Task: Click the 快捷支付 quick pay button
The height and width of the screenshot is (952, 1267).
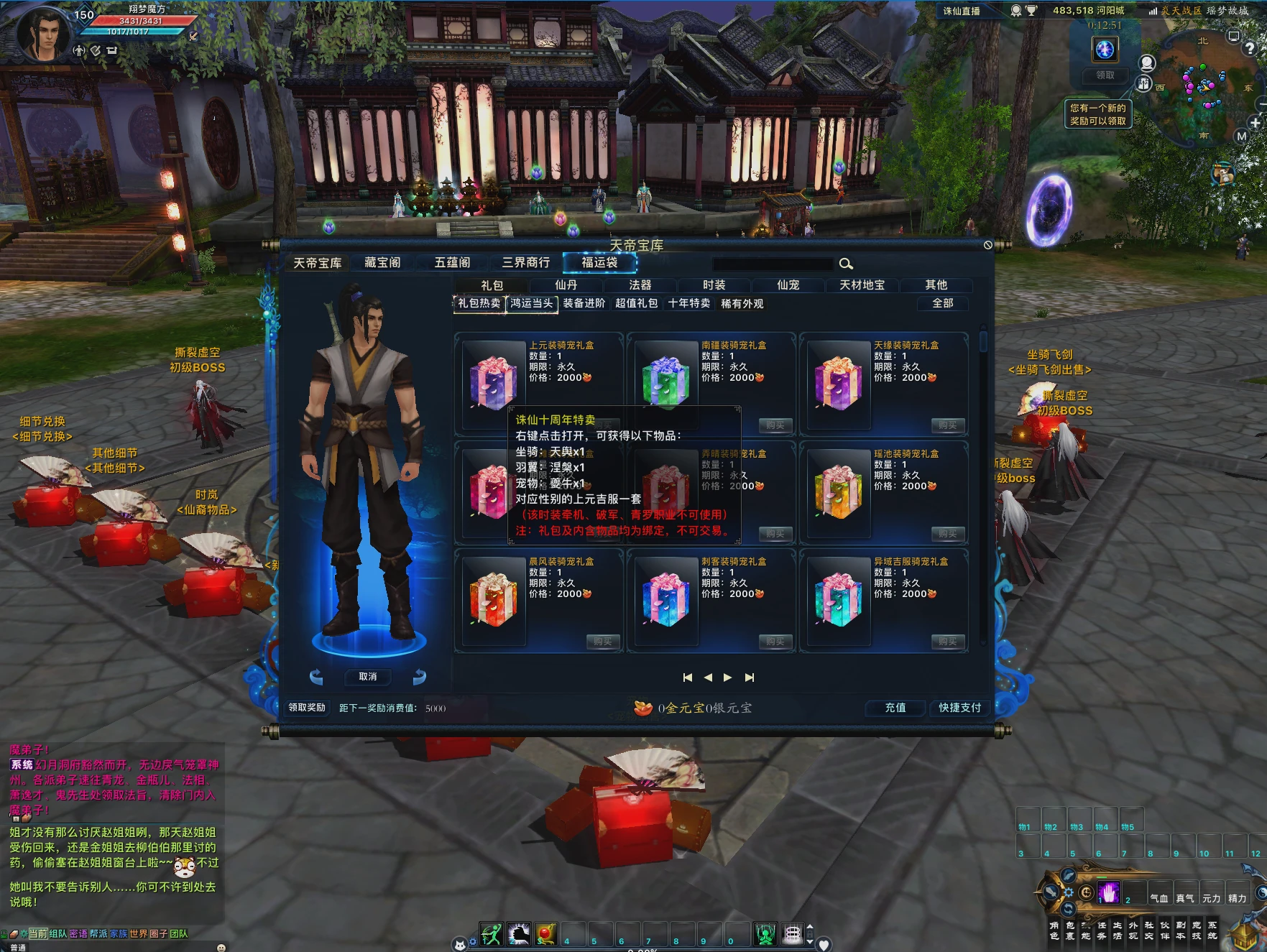Action: 959,708
